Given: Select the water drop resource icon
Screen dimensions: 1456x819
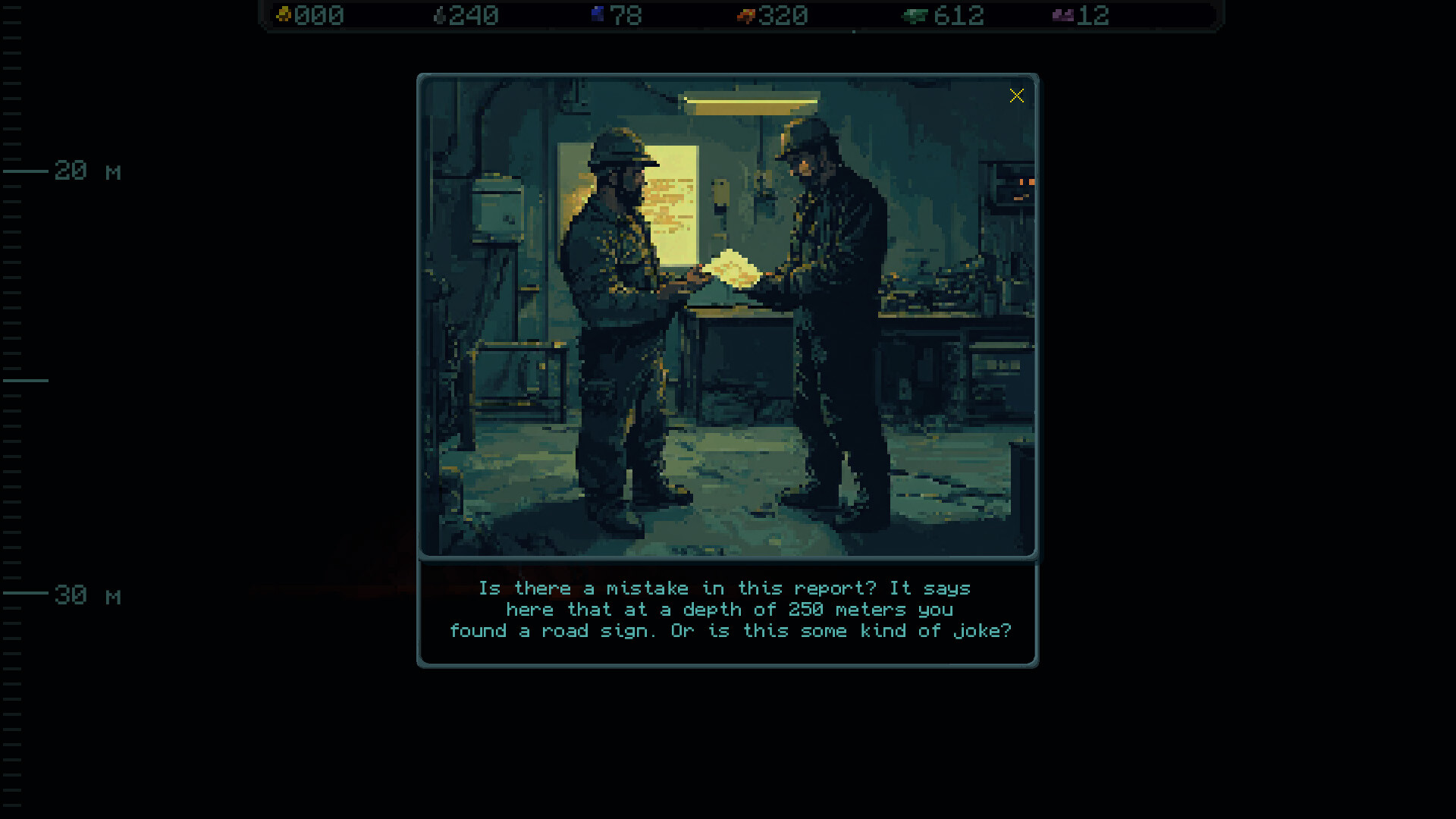Looking at the screenshot, I should (x=441, y=14).
